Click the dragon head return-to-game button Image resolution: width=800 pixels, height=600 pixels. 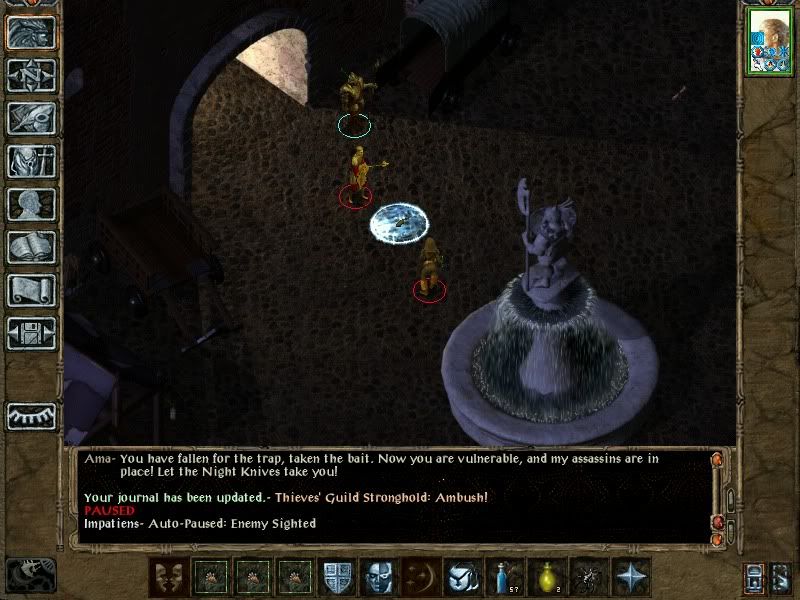pyautogui.click(x=30, y=32)
